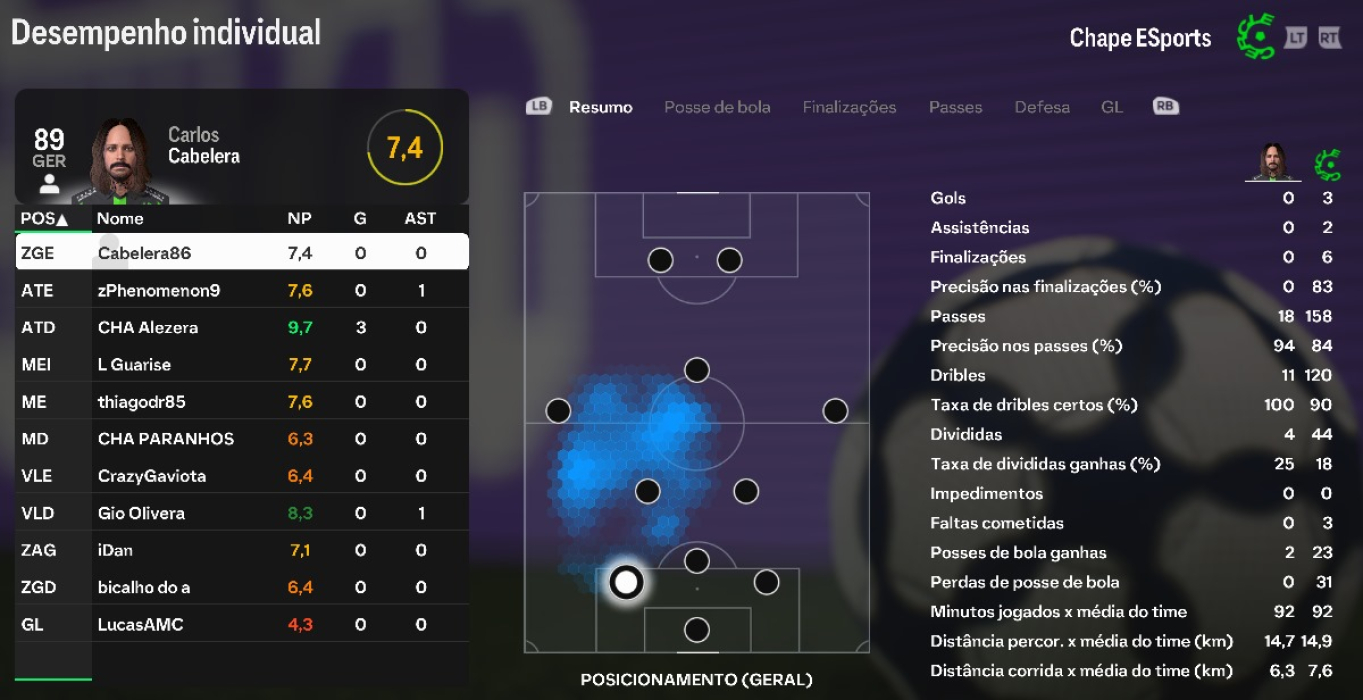Open the GL tab
This screenshot has height=700, width=1363.
(x=1112, y=107)
